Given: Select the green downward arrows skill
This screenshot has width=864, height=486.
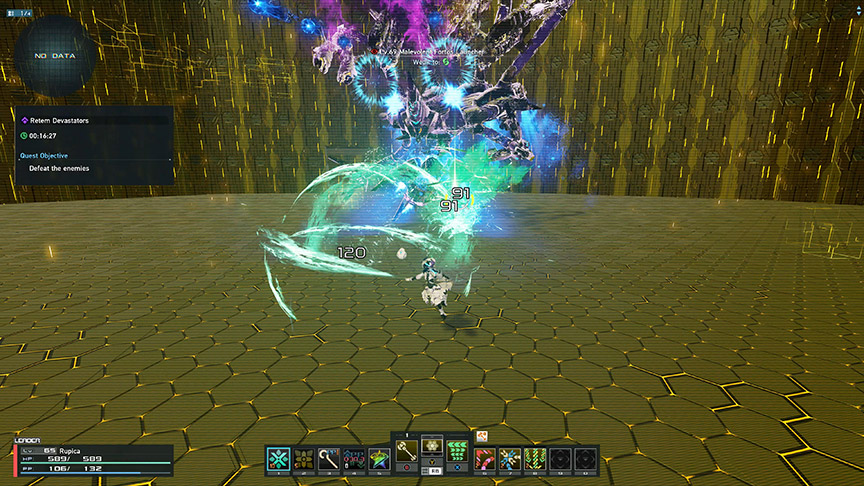Looking at the screenshot, I should [536, 459].
